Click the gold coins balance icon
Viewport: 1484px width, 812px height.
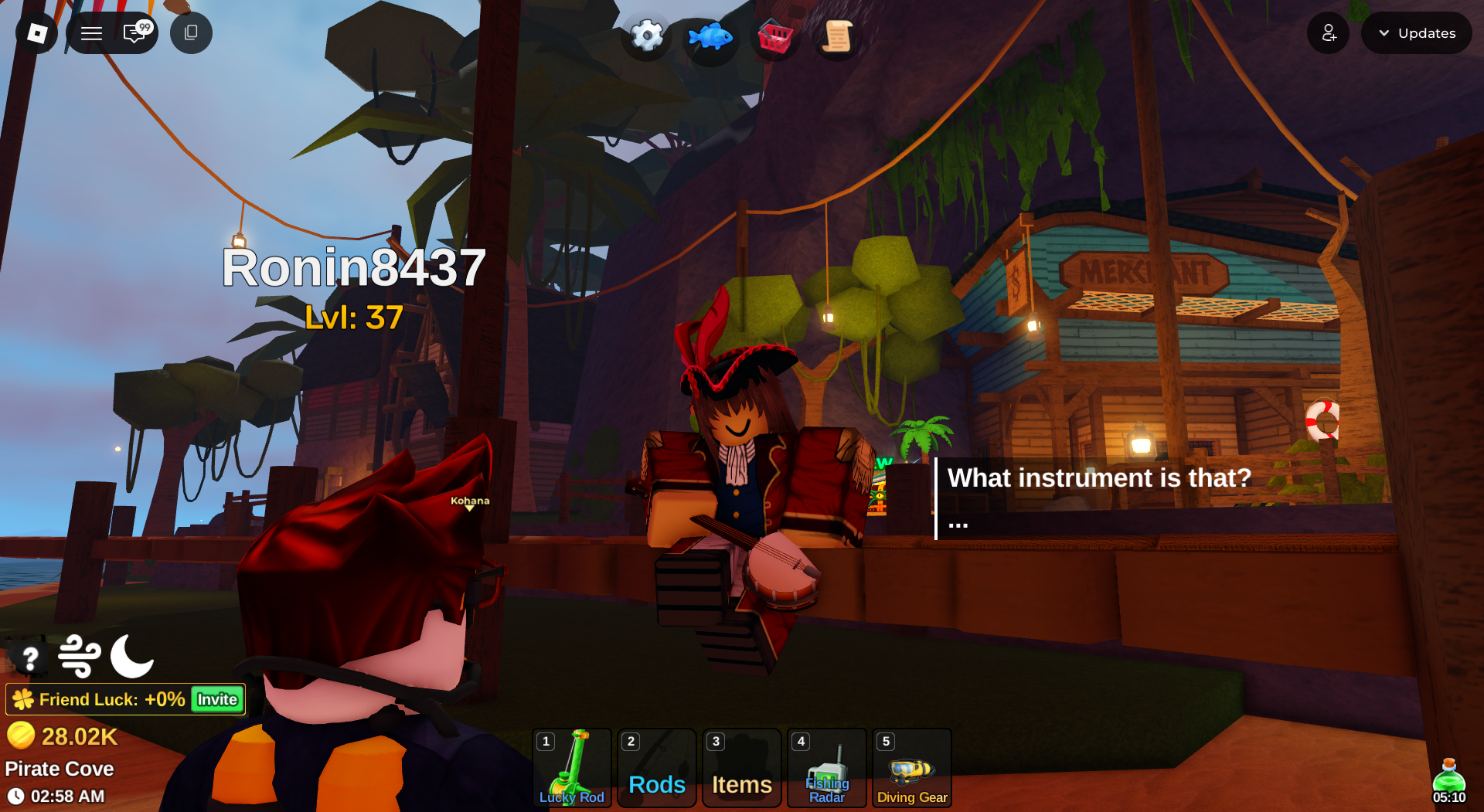tap(24, 736)
